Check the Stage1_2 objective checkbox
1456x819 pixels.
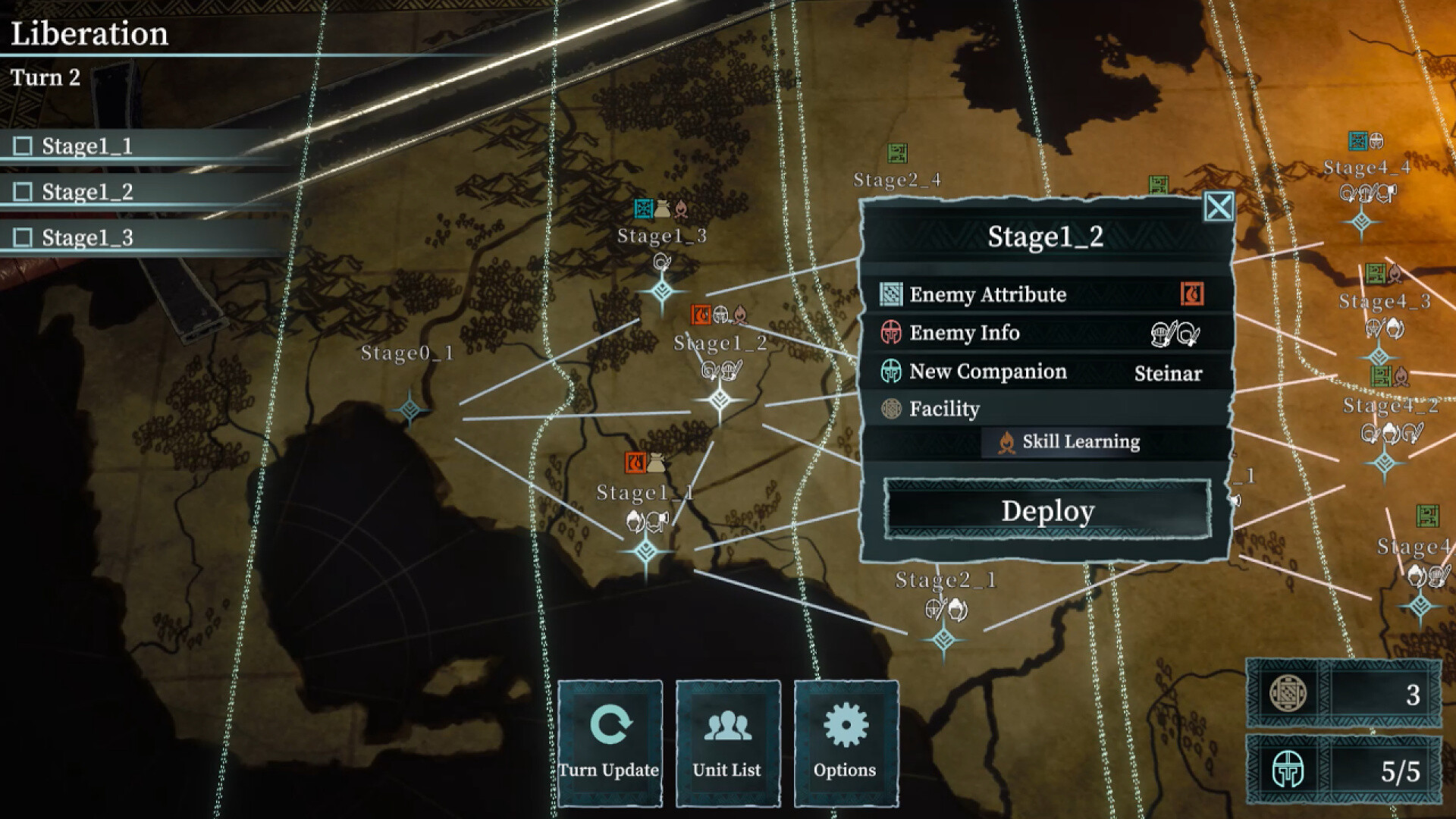[22, 191]
